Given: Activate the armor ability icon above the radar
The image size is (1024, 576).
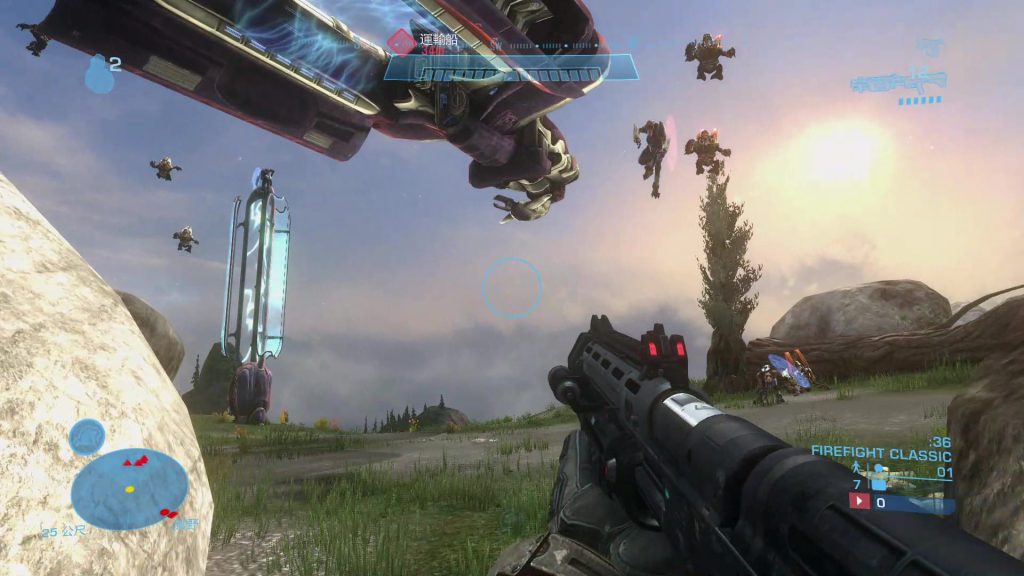Looking at the screenshot, I should (x=87, y=436).
